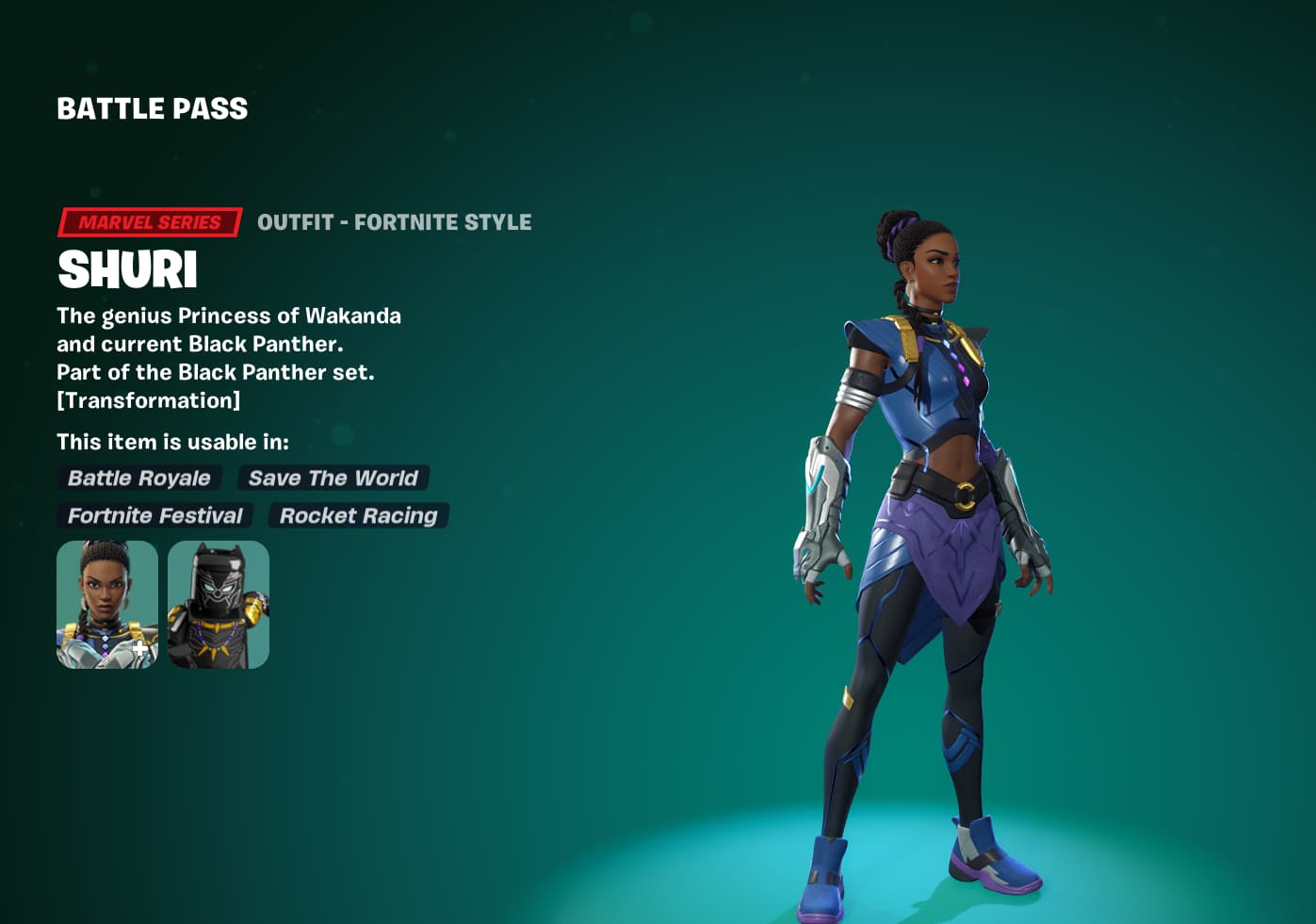Screen dimensions: 1316x924
Task: Click the Save The World usability tag
Action: tap(333, 478)
